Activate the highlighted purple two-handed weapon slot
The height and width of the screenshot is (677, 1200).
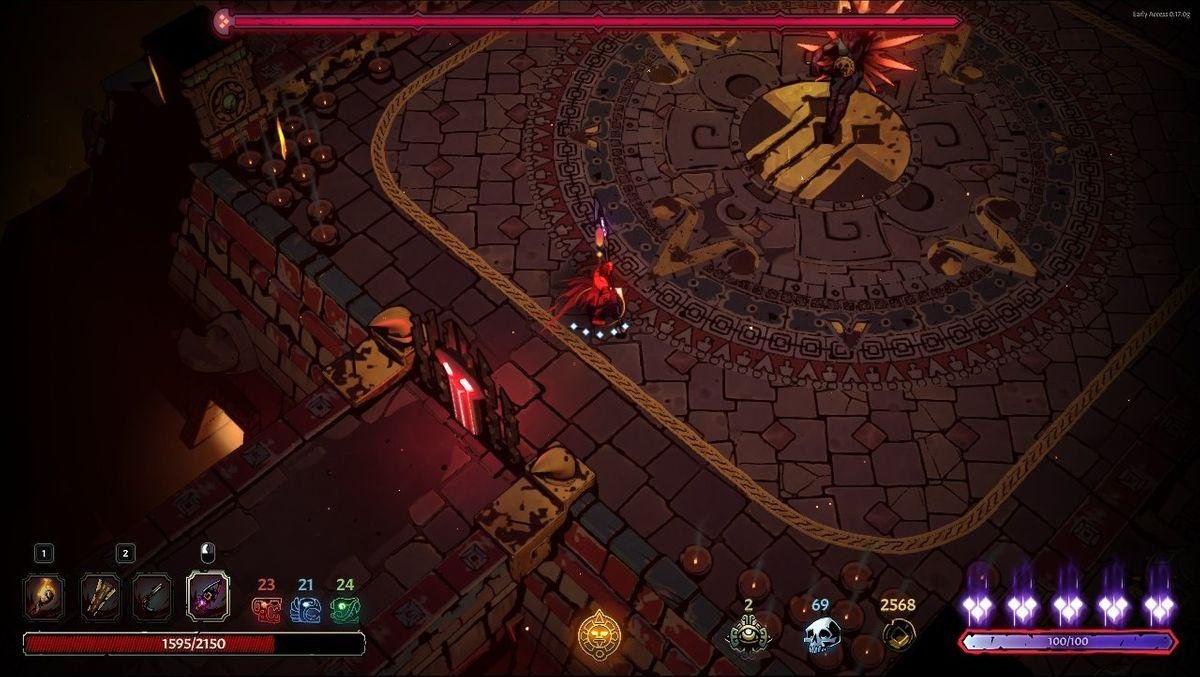[x=208, y=597]
